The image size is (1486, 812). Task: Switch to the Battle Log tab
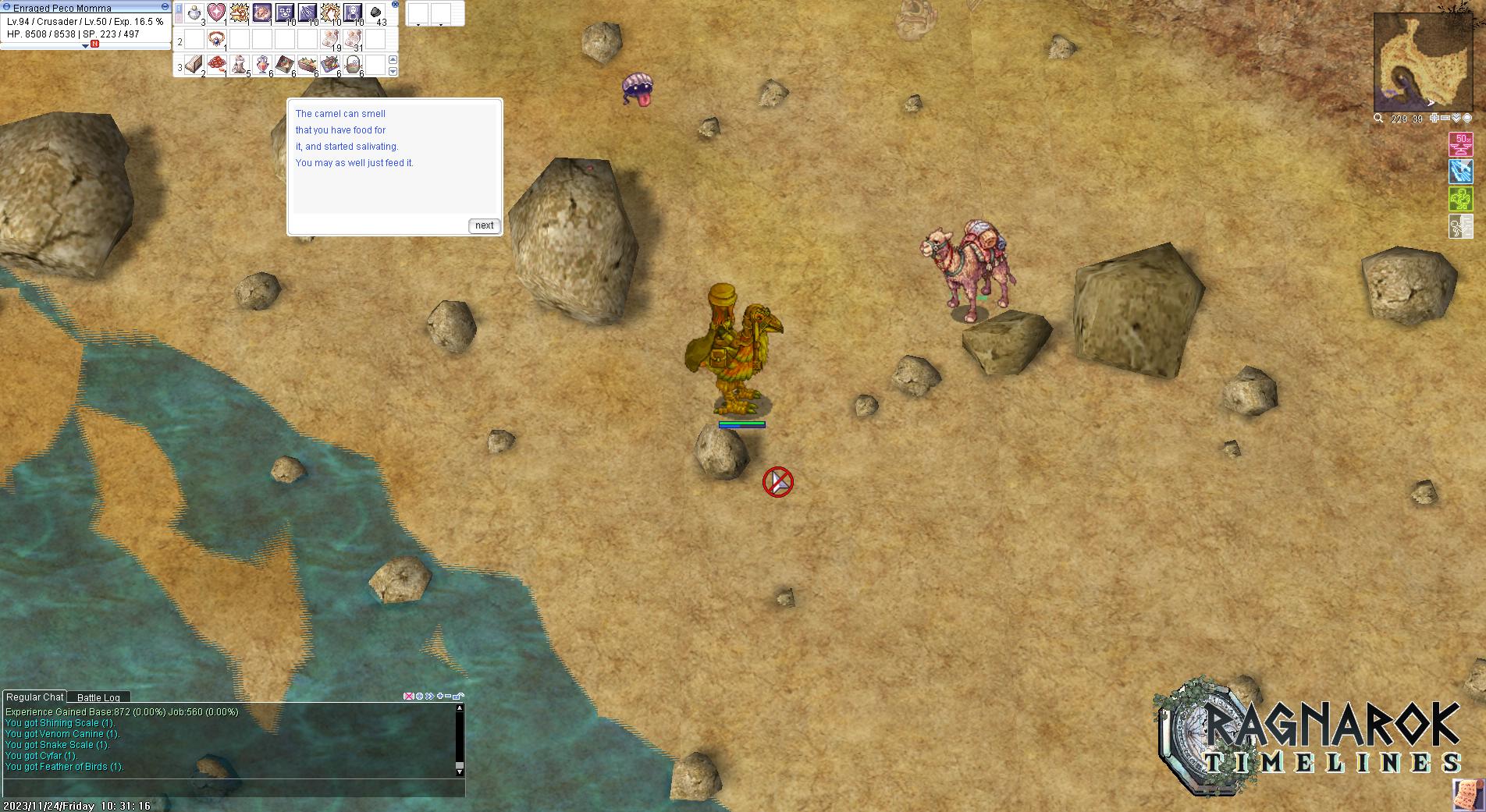[98, 697]
